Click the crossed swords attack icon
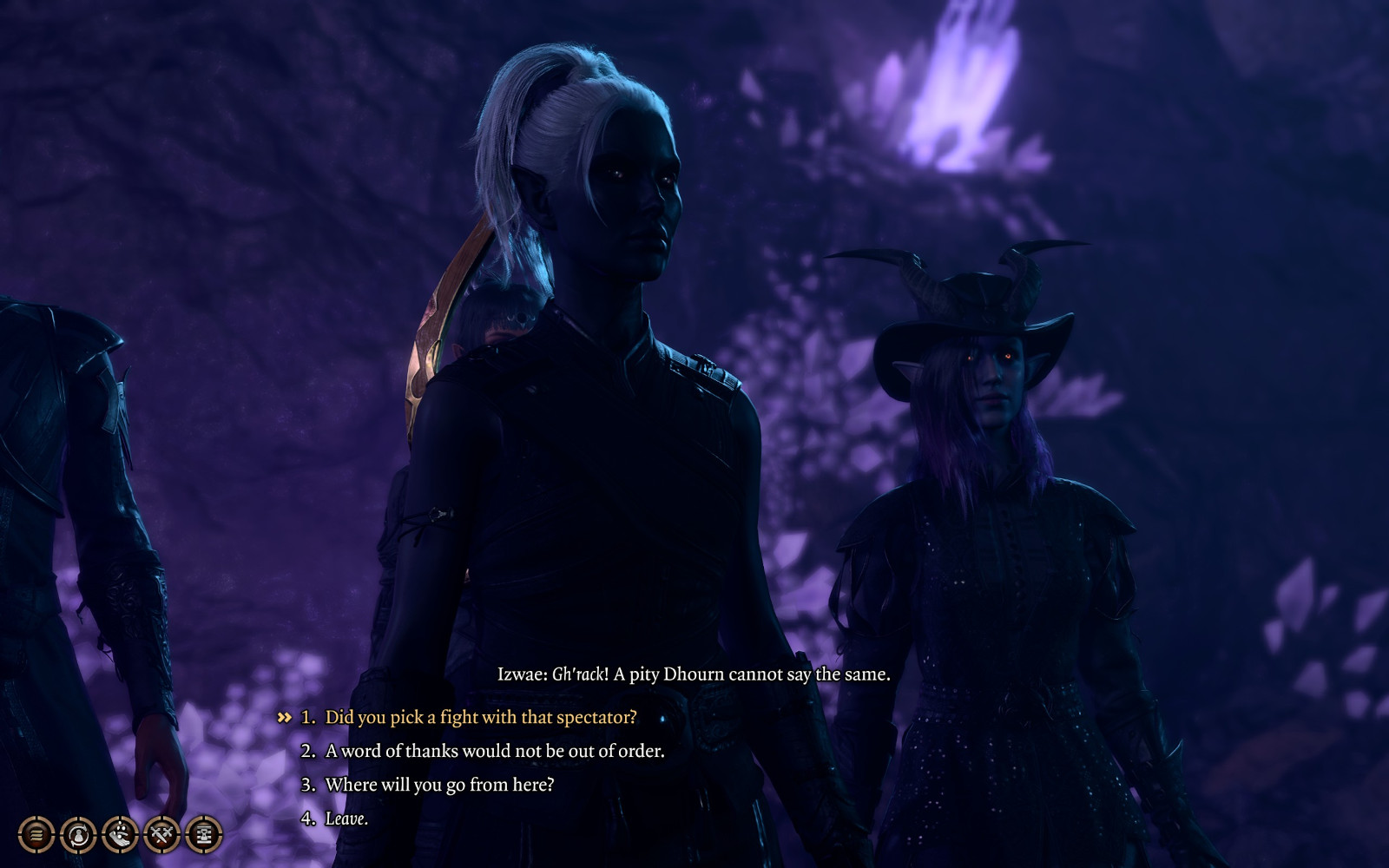This screenshot has height=868, width=1389. [161, 835]
